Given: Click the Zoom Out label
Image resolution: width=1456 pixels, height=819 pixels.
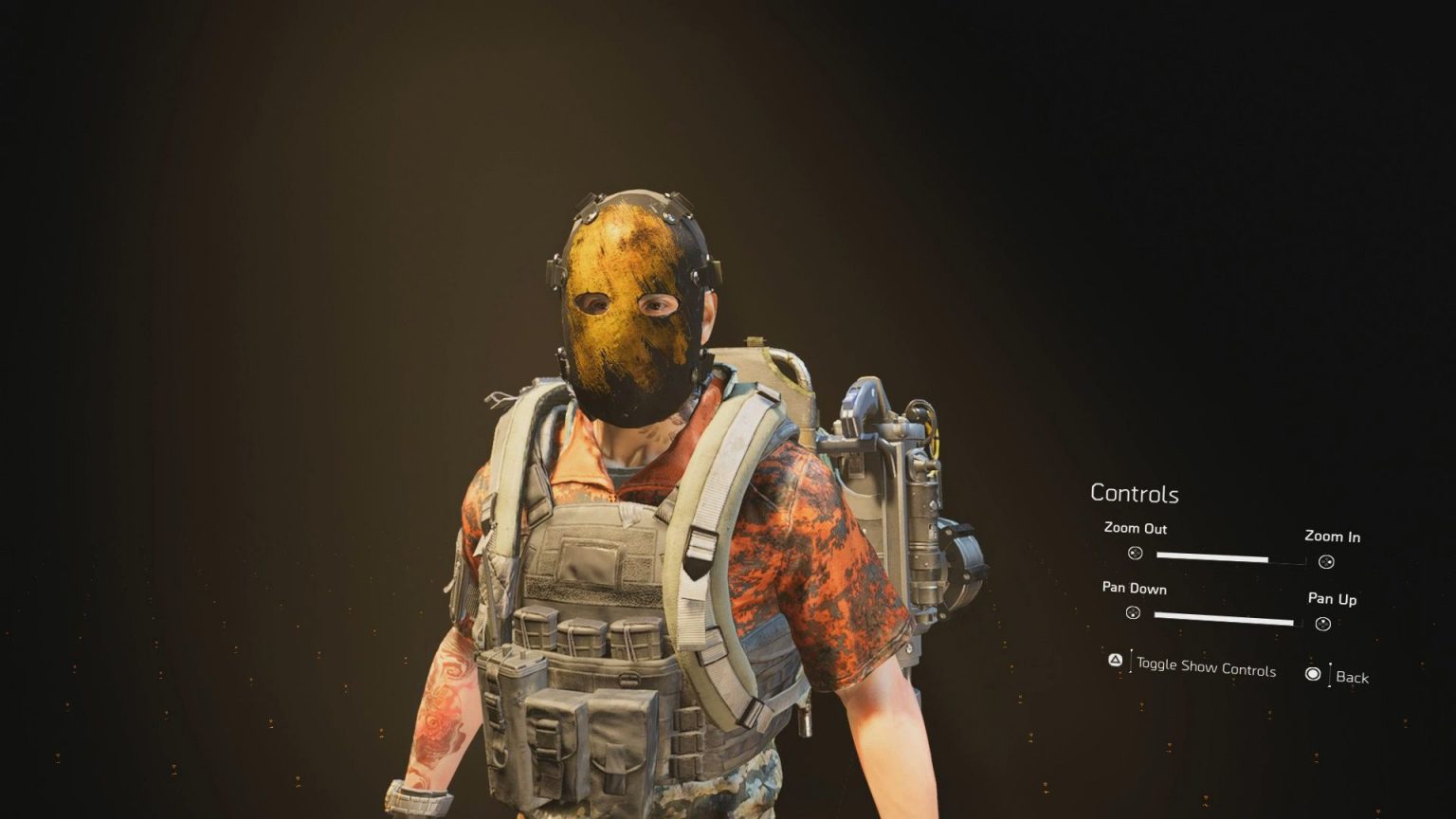Looking at the screenshot, I should coord(1135,530).
